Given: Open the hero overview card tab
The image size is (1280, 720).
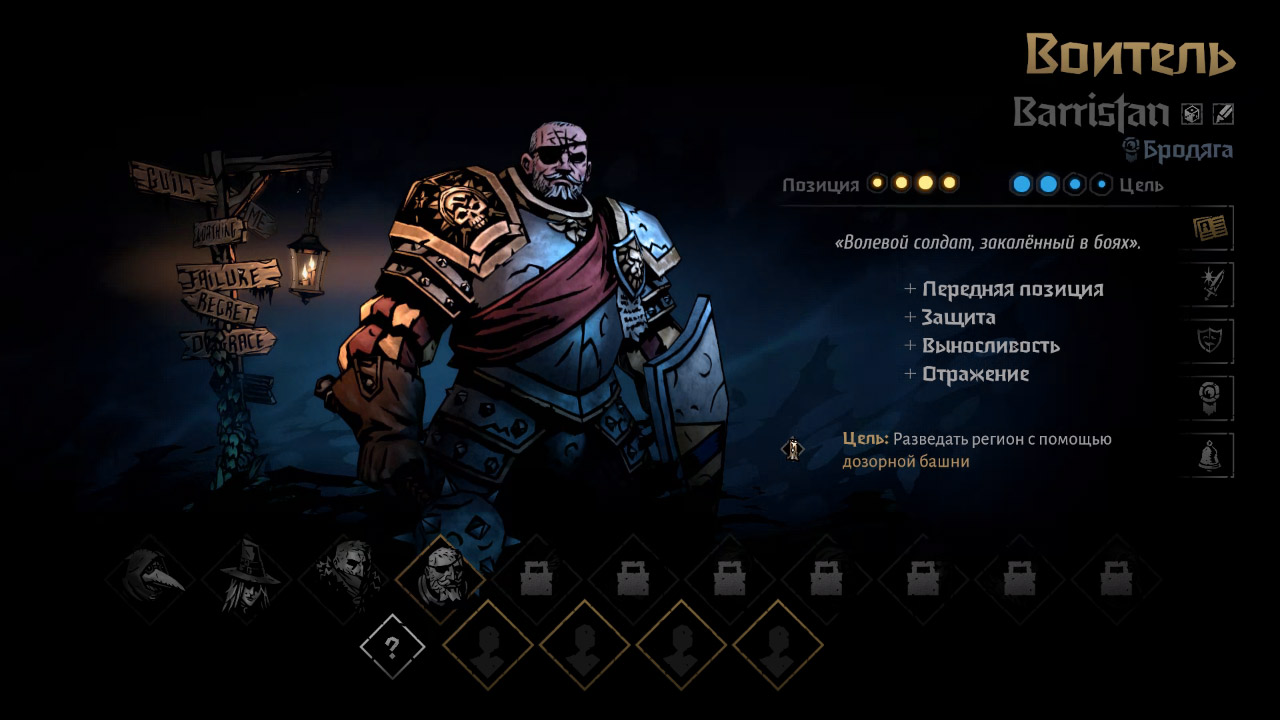Looking at the screenshot, I should tap(1212, 229).
